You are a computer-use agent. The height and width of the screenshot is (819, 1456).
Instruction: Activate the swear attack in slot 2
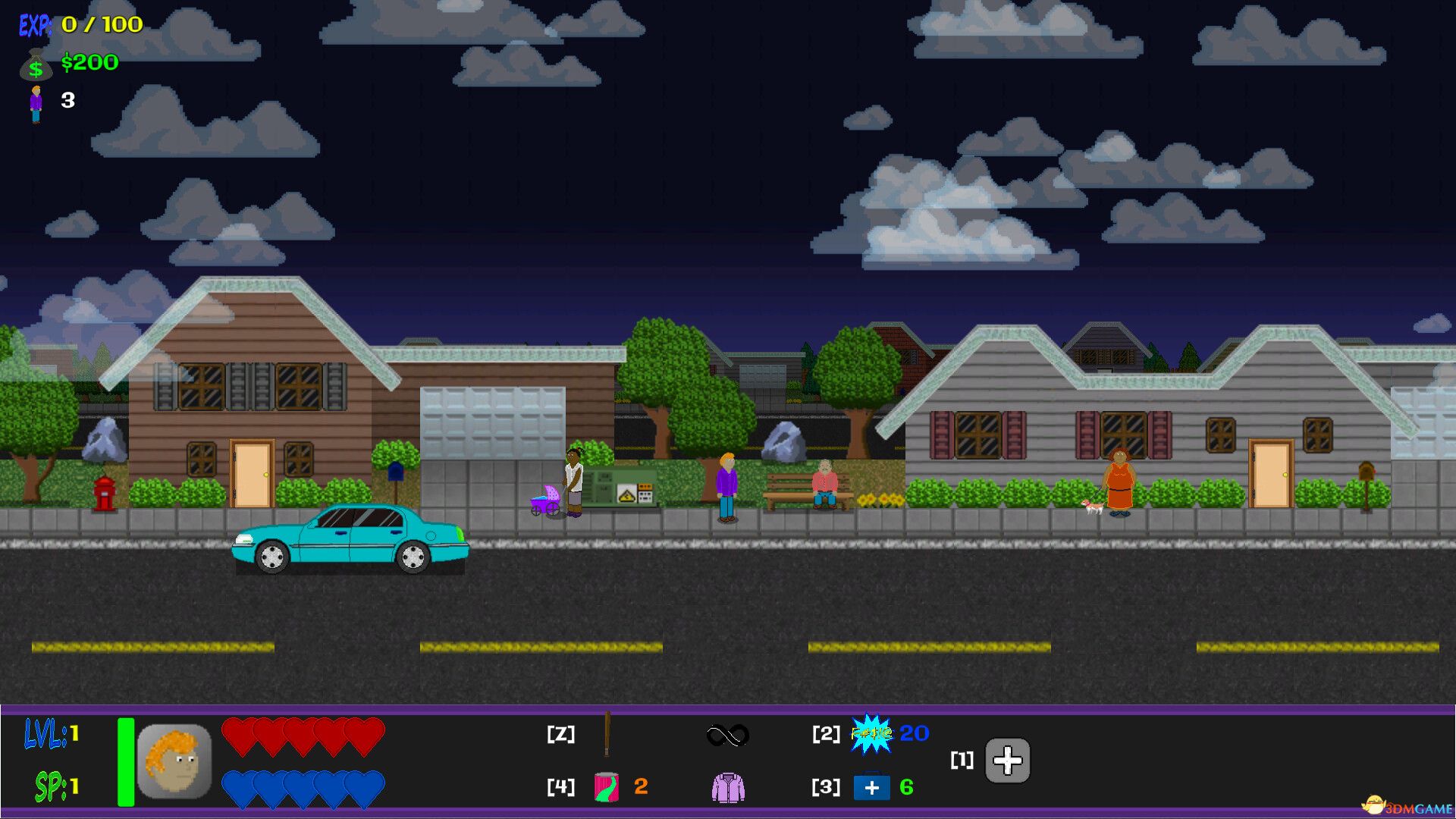[x=872, y=735]
